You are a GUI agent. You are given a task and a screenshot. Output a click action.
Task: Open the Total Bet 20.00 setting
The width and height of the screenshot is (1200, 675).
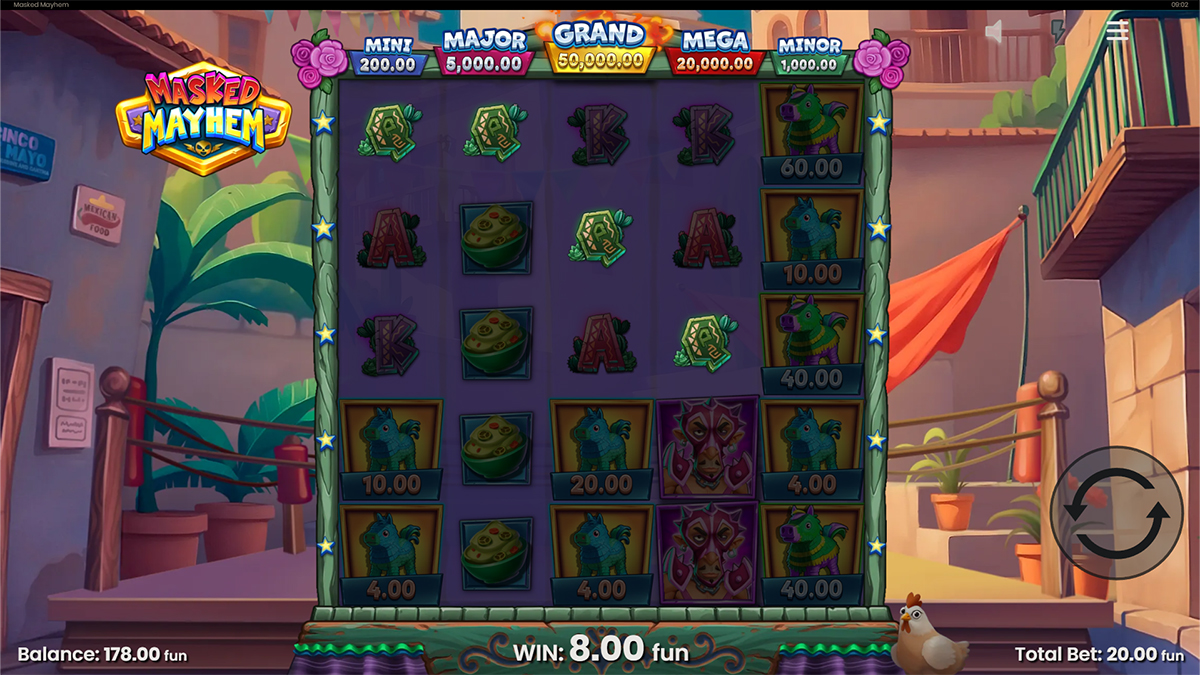tap(1099, 655)
